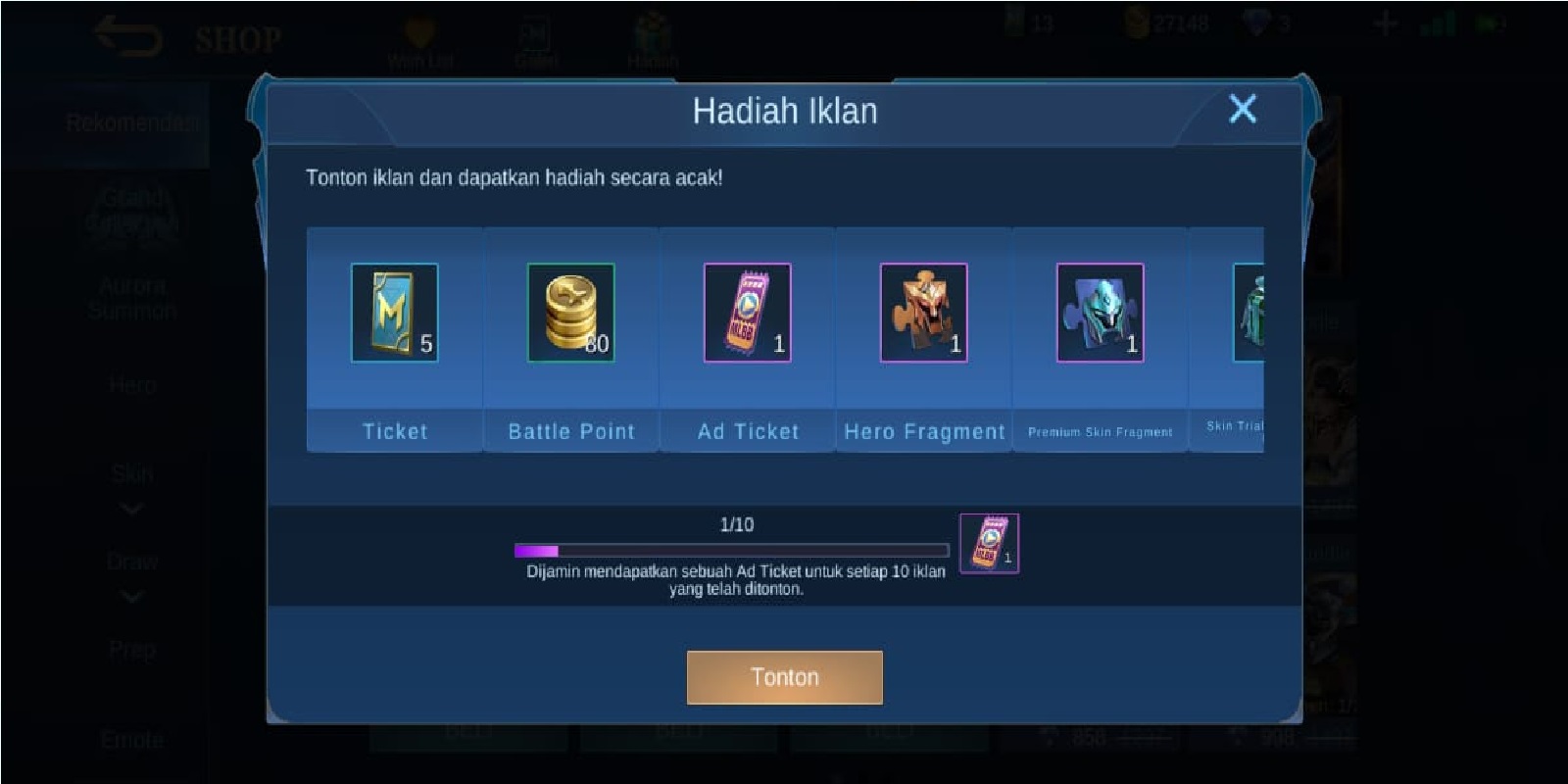This screenshot has height=784, width=1568.
Task: Select the Ticket reward card icon
Action: point(395,314)
